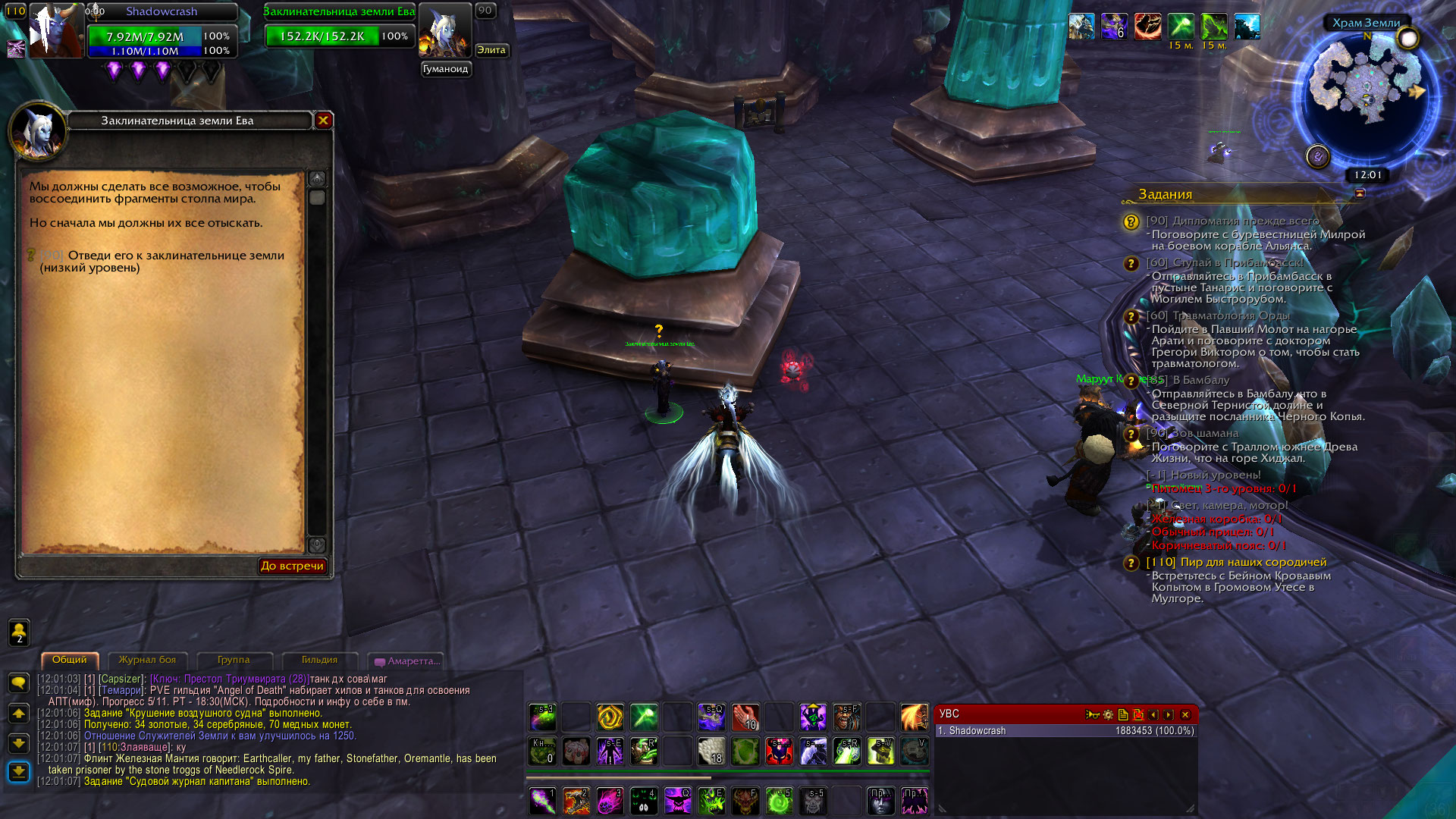
Task: Close the УВС damage meter window
Action: tap(1185, 714)
